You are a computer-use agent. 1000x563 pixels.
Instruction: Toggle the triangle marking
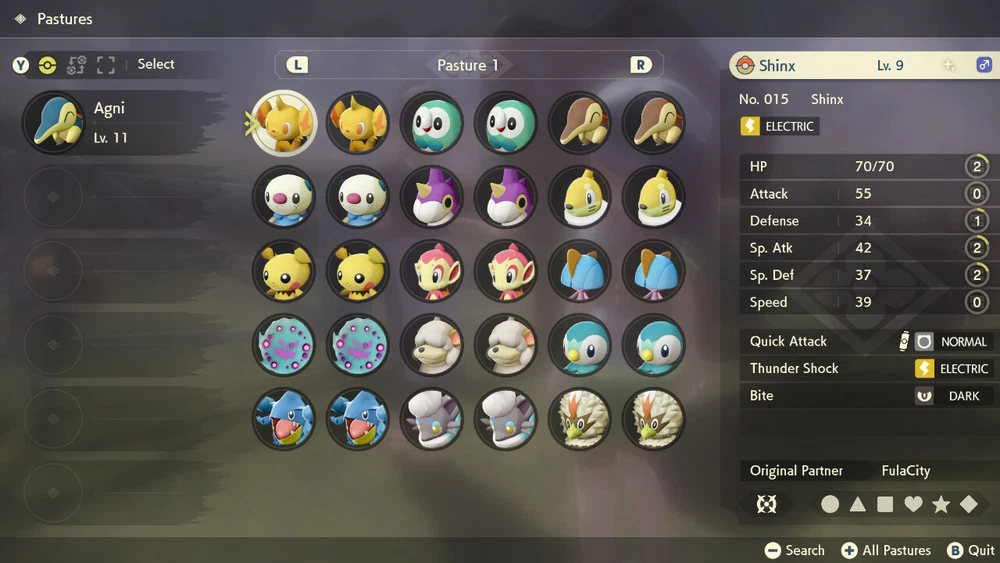coord(858,505)
